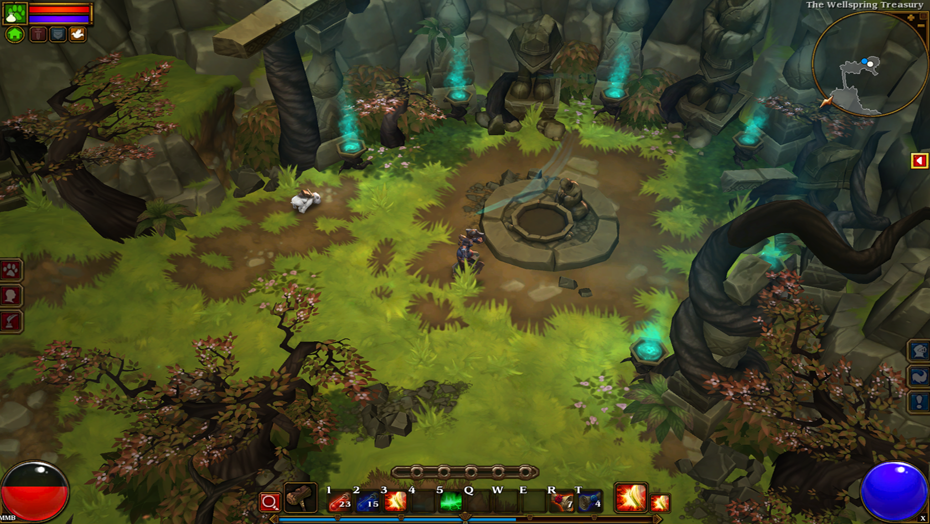This screenshot has width=930, height=524.
Task: Use the red health potion in slot 1
Action: pos(340,500)
